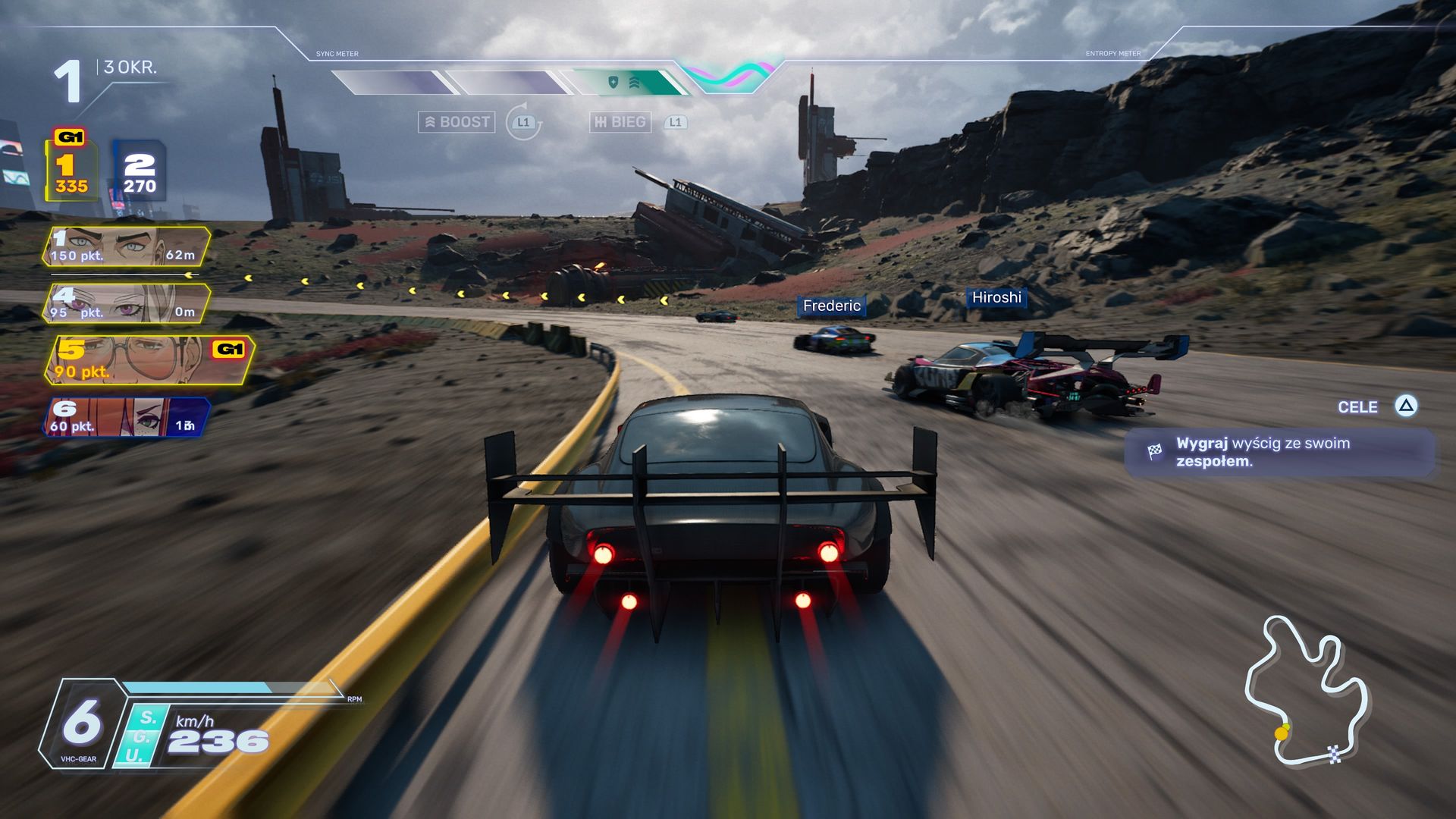The height and width of the screenshot is (819, 1456).
Task: Click the BOOST ability label
Action: tap(457, 122)
